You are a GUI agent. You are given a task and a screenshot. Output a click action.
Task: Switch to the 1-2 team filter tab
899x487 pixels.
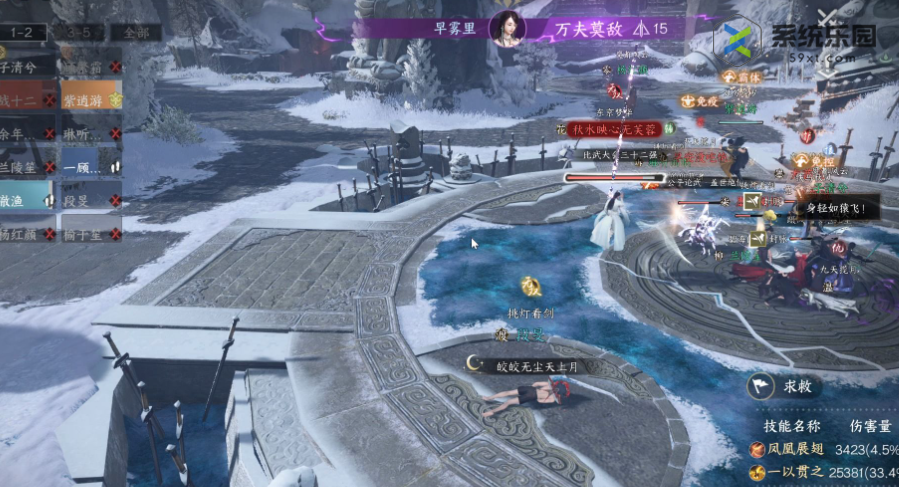pos(22,32)
